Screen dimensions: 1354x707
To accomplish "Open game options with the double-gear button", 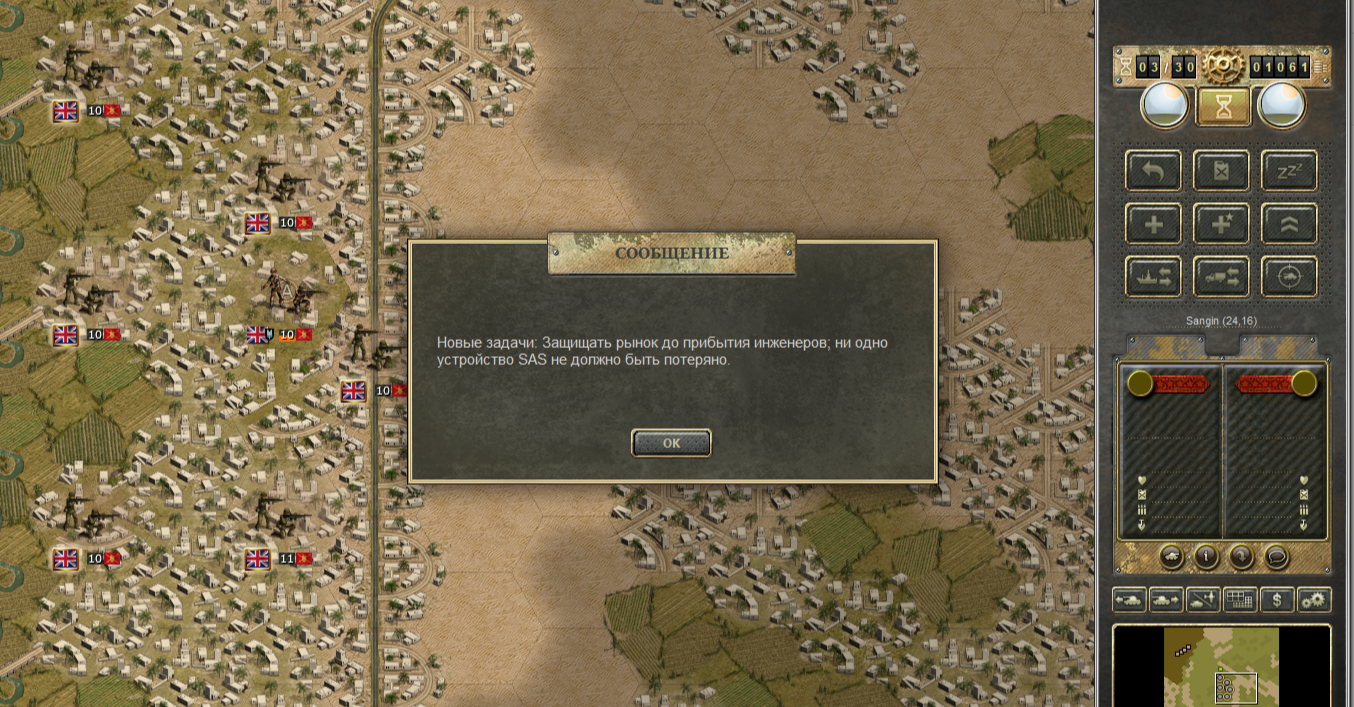I will coord(1314,600).
